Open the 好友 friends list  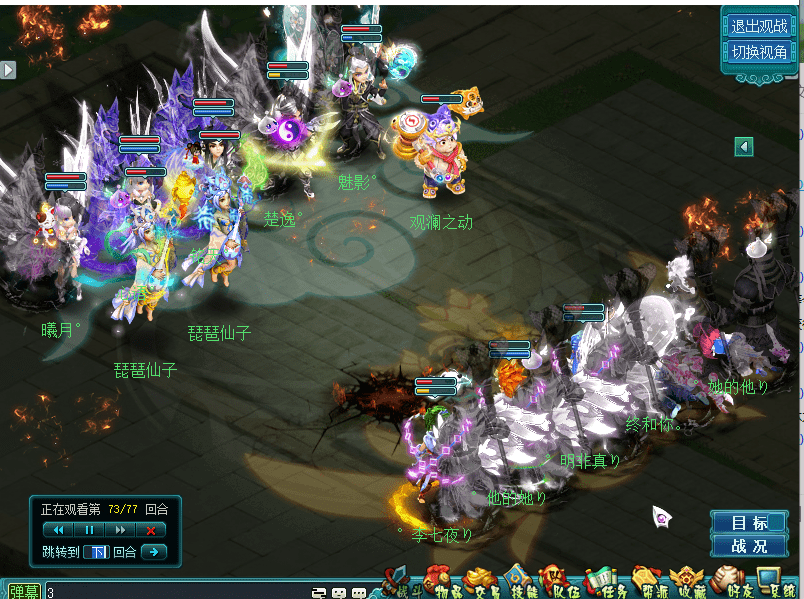pyautogui.click(x=727, y=581)
